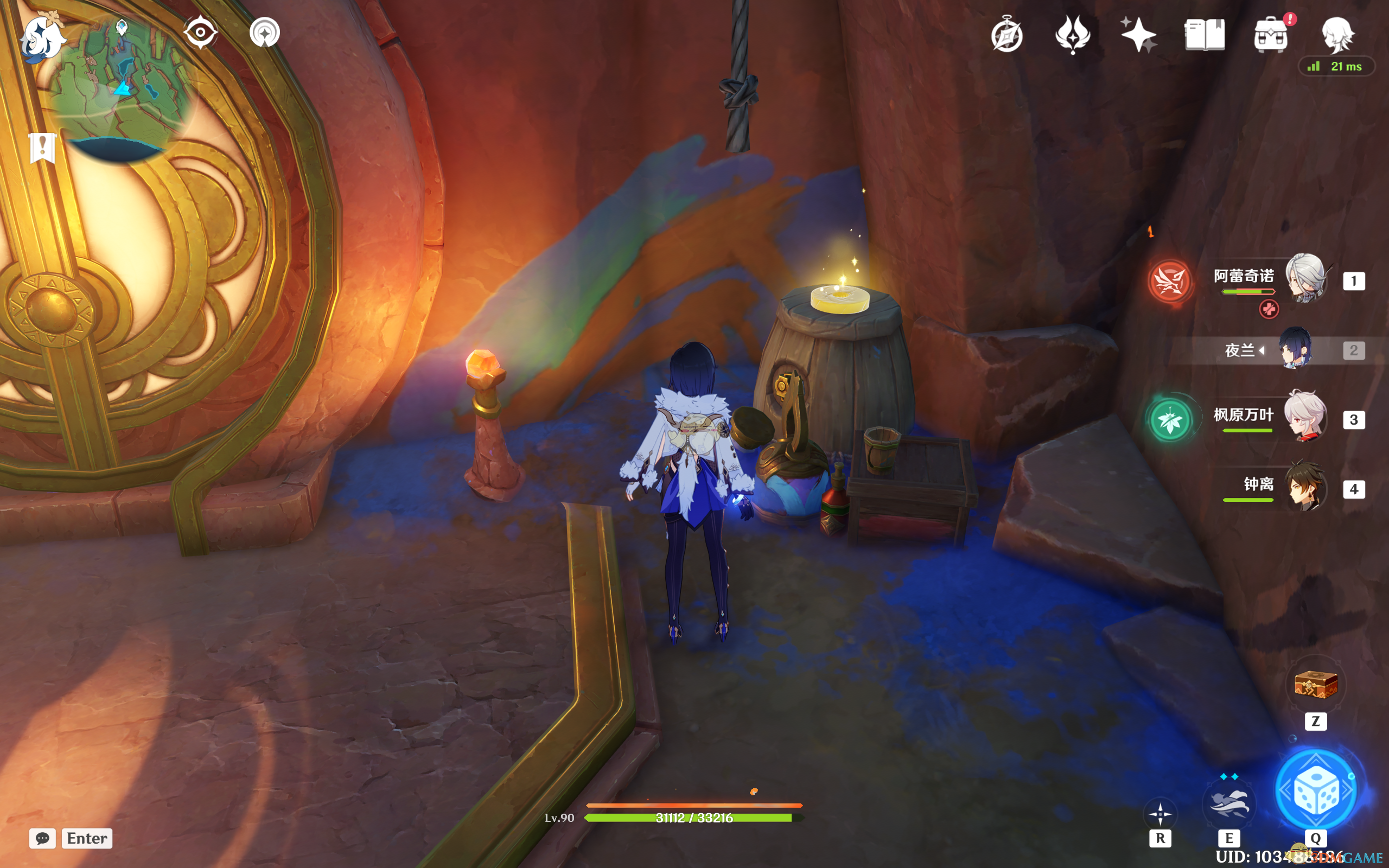Activate the dice Elemental Burst

click(1316, 791)
